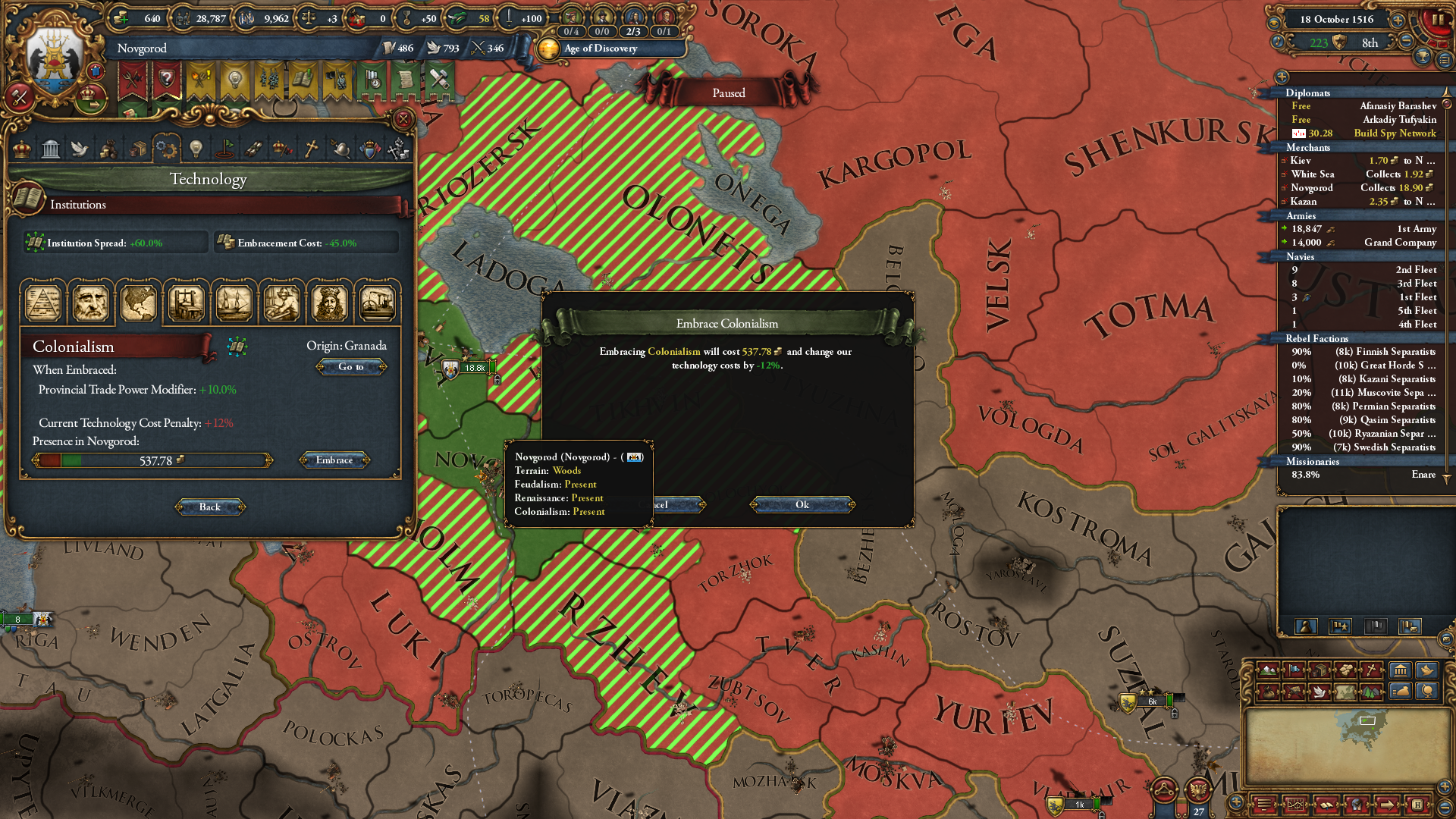Select the Printing Press institution icon
Screen dimensions: 1456x819
tap(187, 303)
